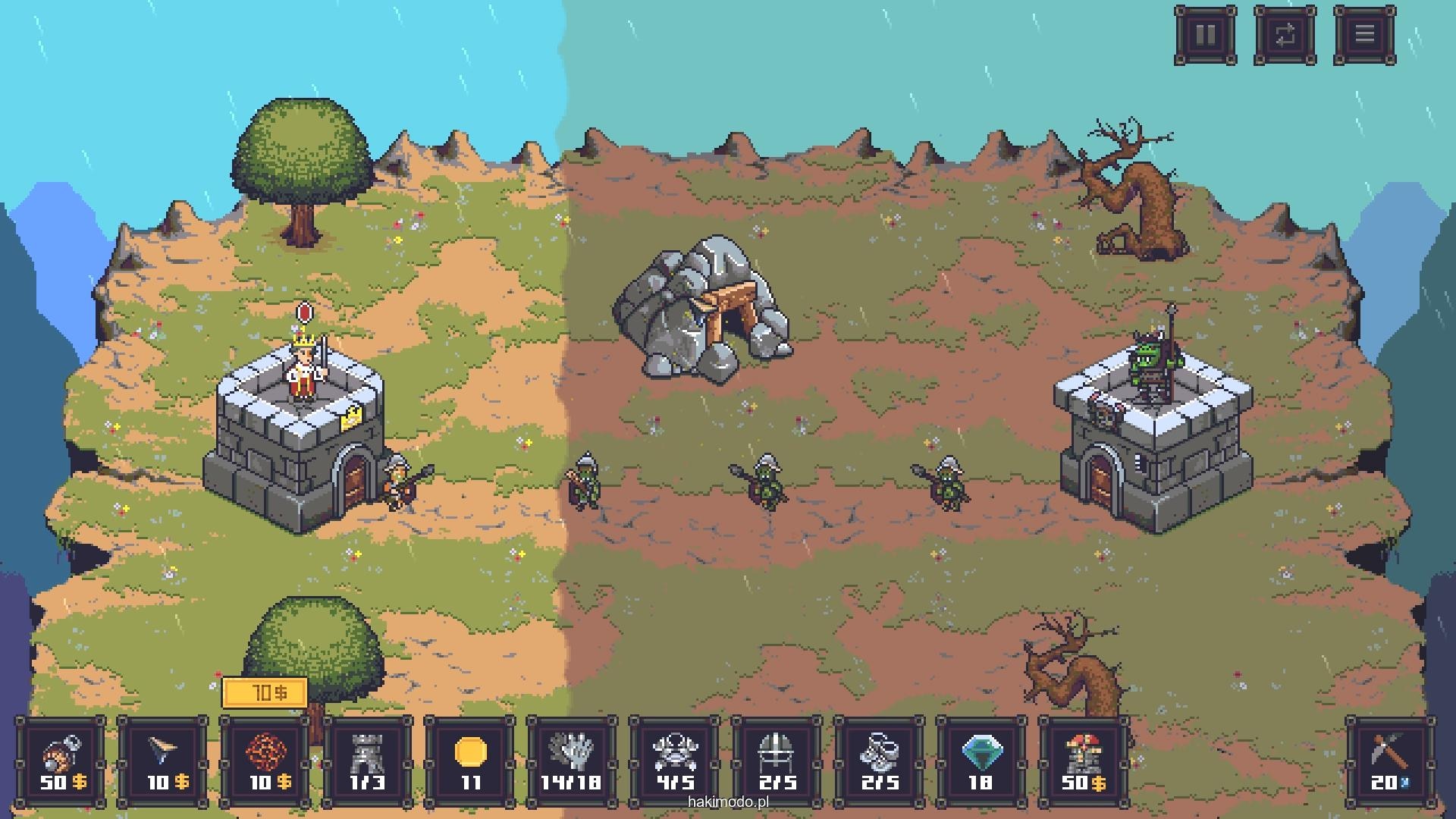Open the hamburger menu

tap(1364, 35)
